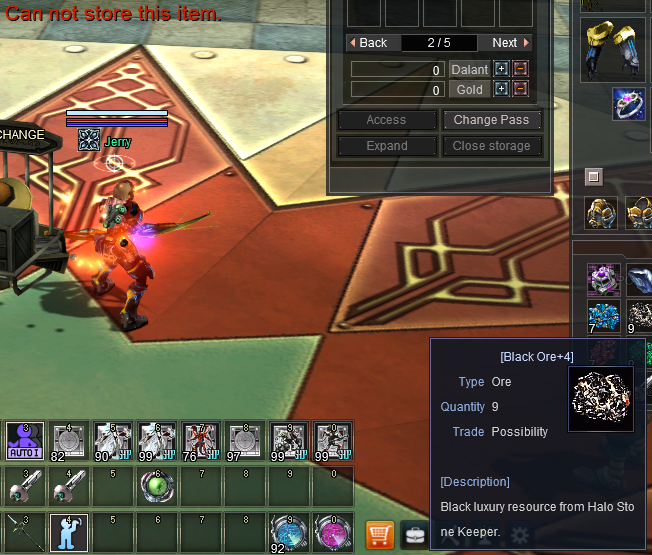This screenshot has height=555, width=652.
Task: Select the green orb hotbar slot
Action: pos(157,487)
